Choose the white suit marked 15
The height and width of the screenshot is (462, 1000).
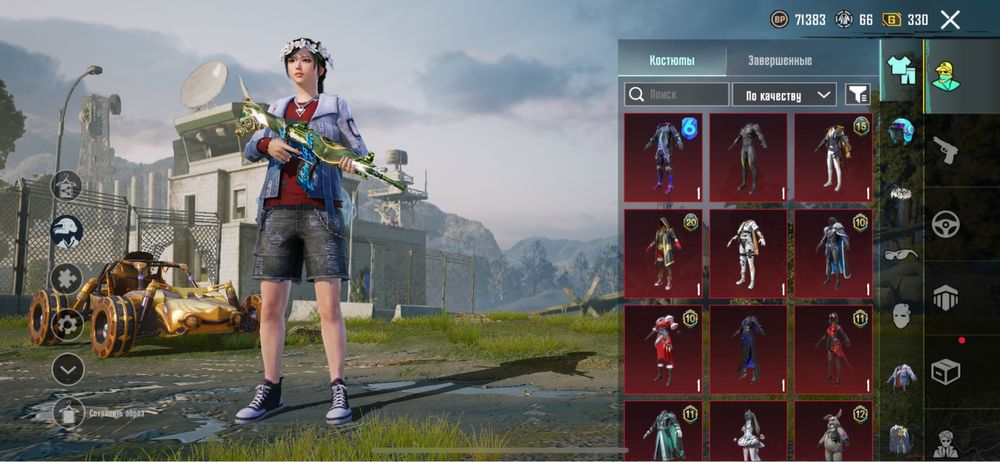pos(833,158)
